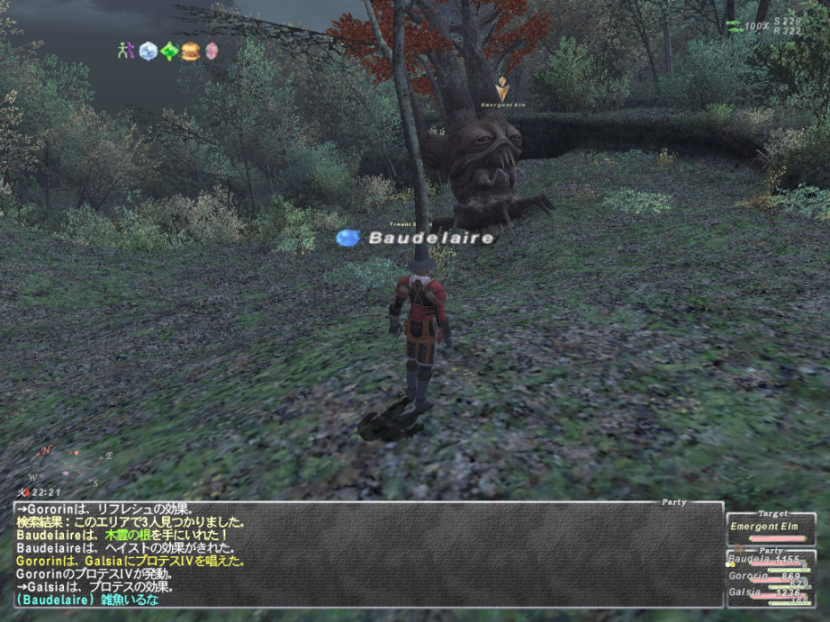The image size is (830, 622).
Task: Select Baudelaire in the party list
Action: tap(771, 561)
